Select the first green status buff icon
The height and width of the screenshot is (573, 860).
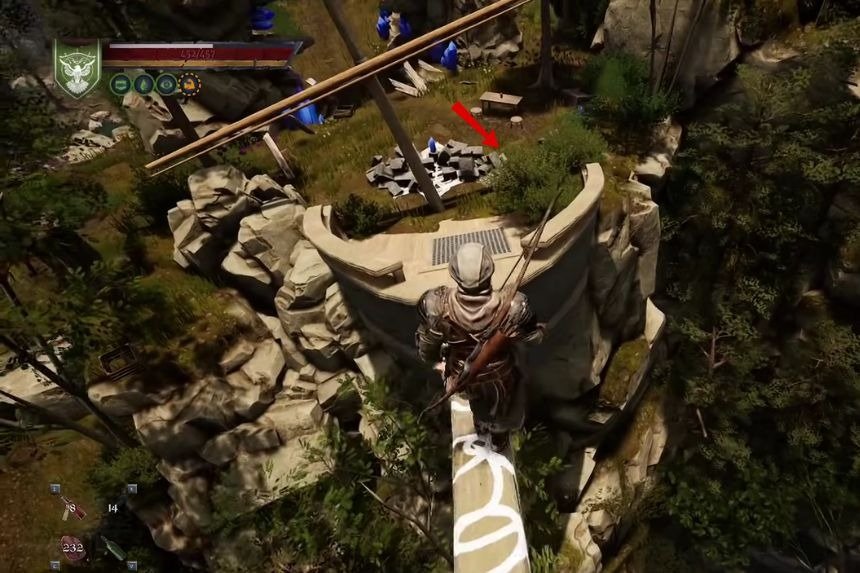point(120,84)
